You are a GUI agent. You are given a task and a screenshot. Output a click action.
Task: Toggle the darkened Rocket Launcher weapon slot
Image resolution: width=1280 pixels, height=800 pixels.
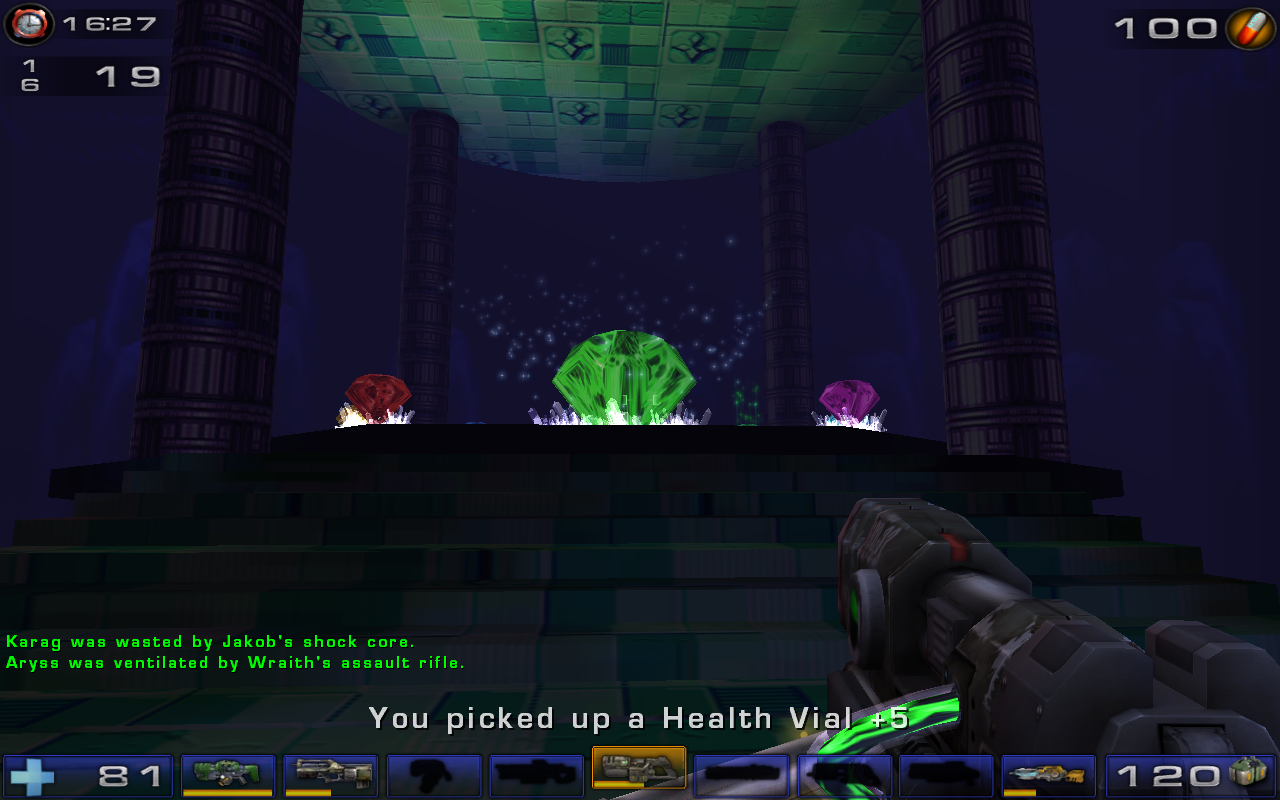tap(743, 773)
